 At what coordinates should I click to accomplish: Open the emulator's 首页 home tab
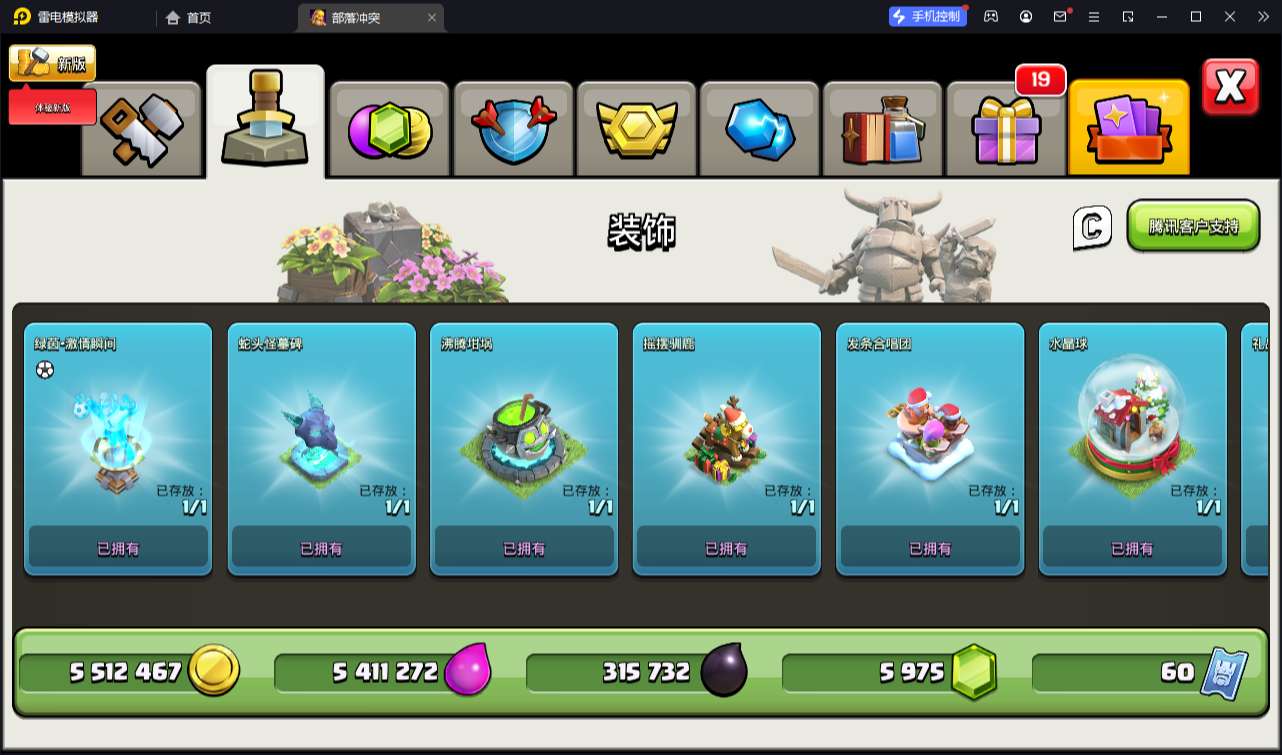[189, 17]
